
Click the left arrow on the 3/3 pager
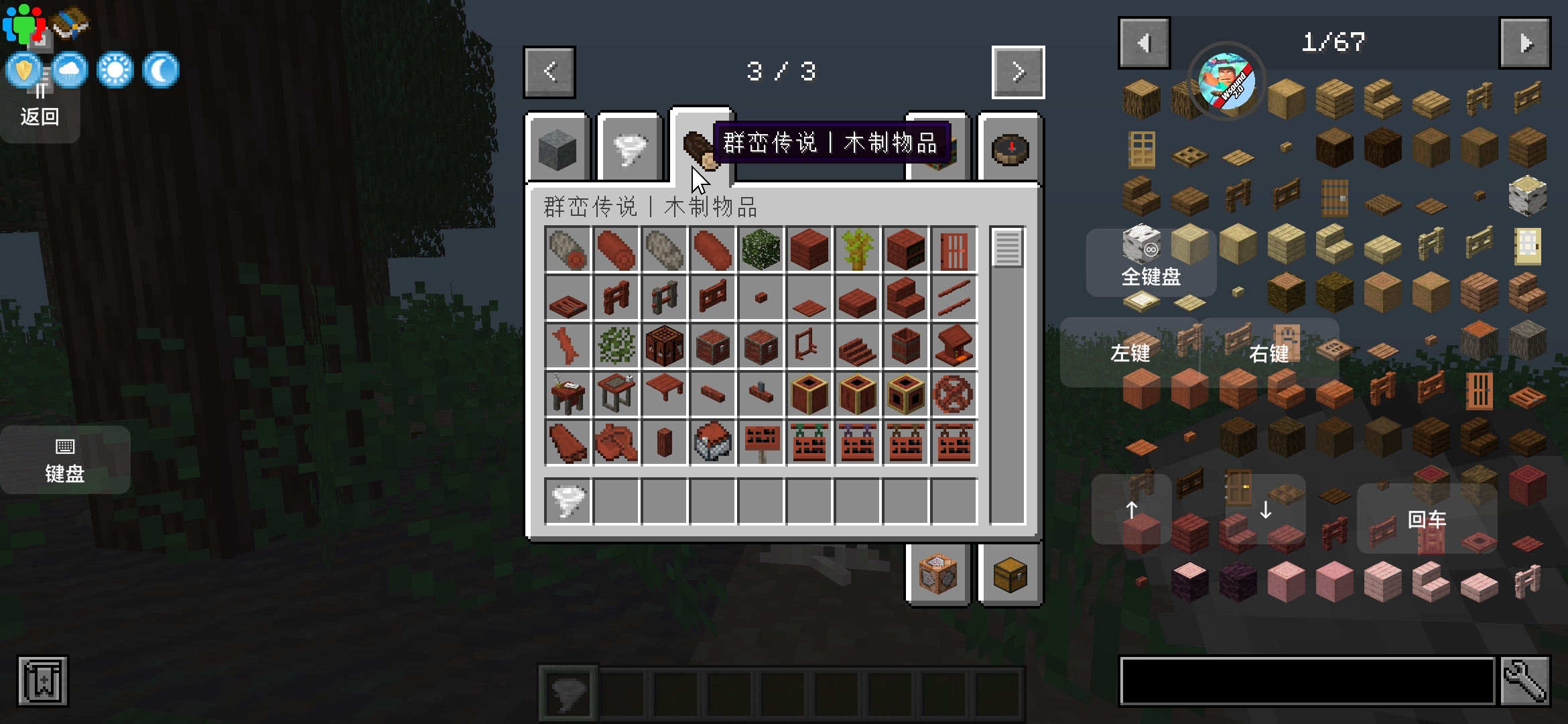pyautogui.click(x=549, y=72)
